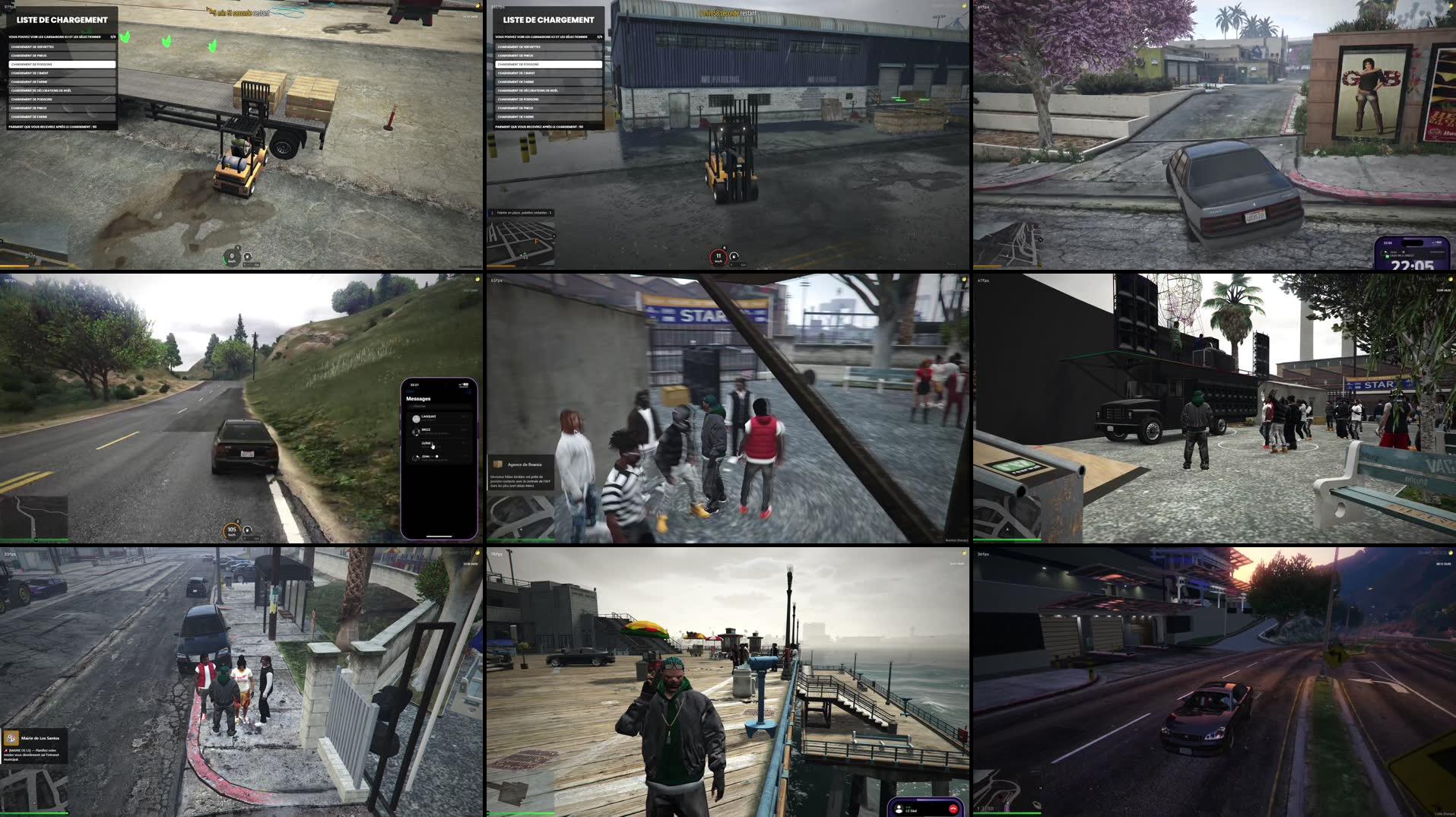Tap the battery icon on the phone status bar

point(466,384)
